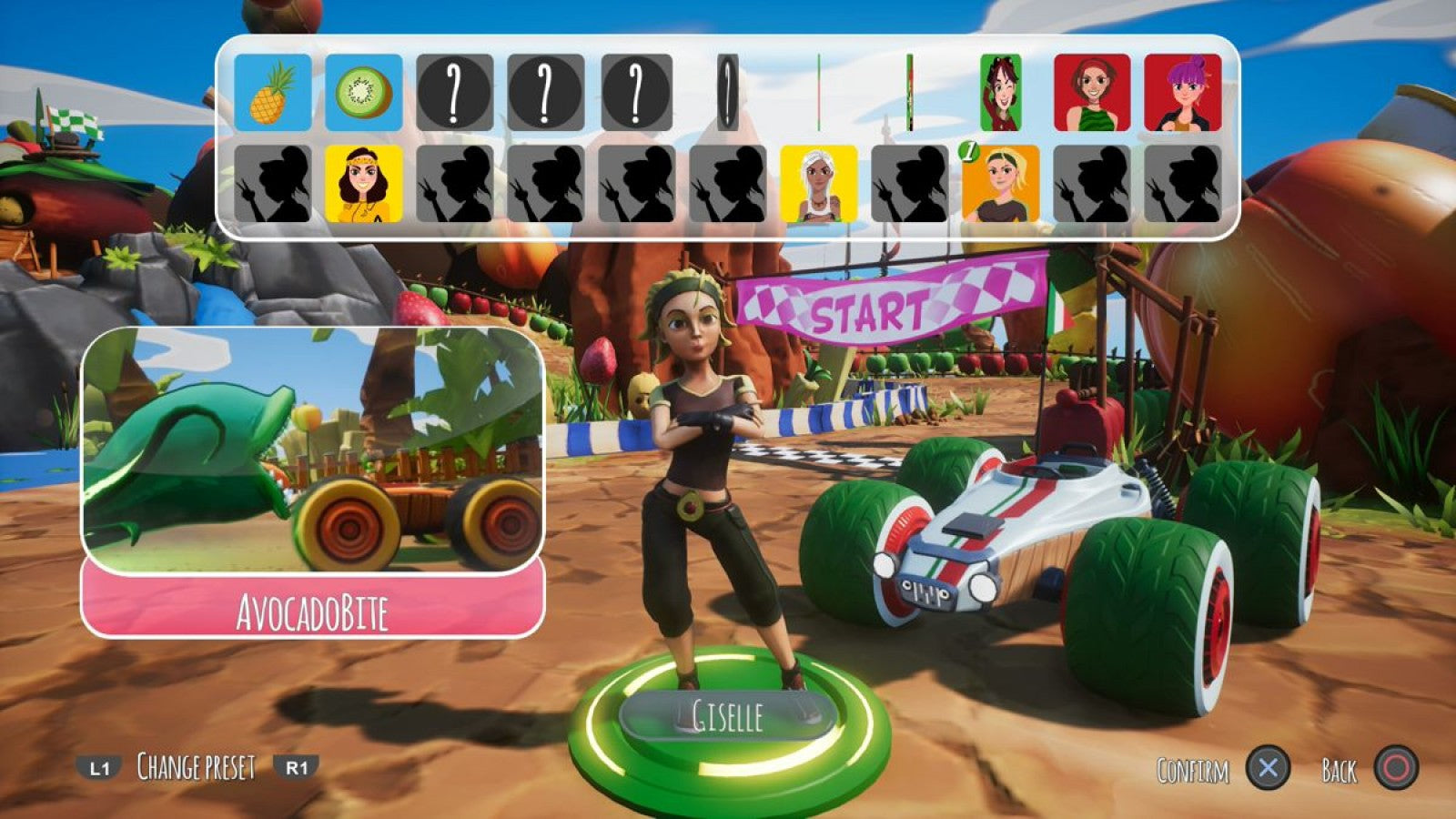Select the second question-mark mystery slot
The width and height of the screenshot is (1456, 819).
pyautogui.click(x=546, y=90)
